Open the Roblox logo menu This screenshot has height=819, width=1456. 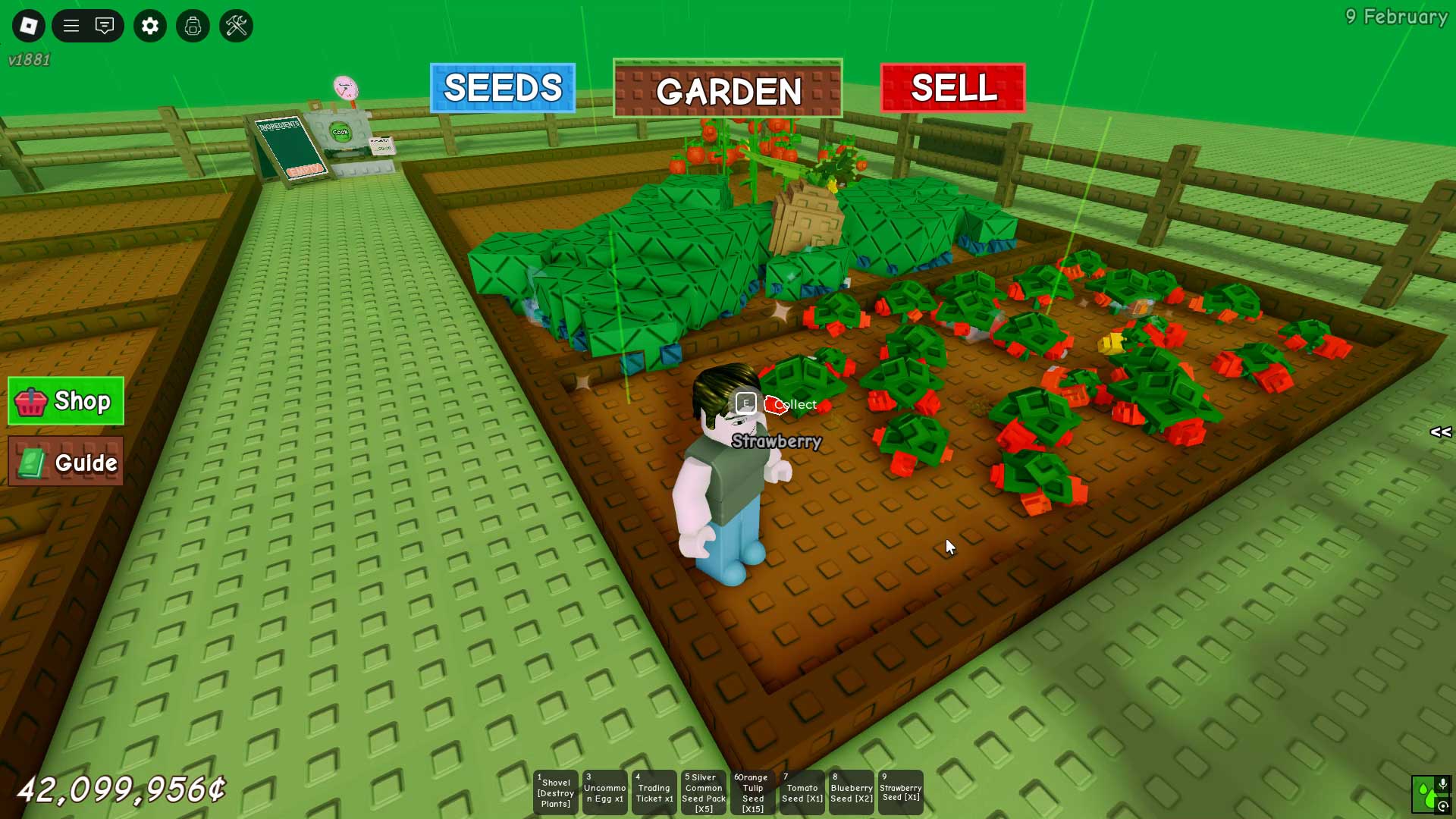coord(29,26)
